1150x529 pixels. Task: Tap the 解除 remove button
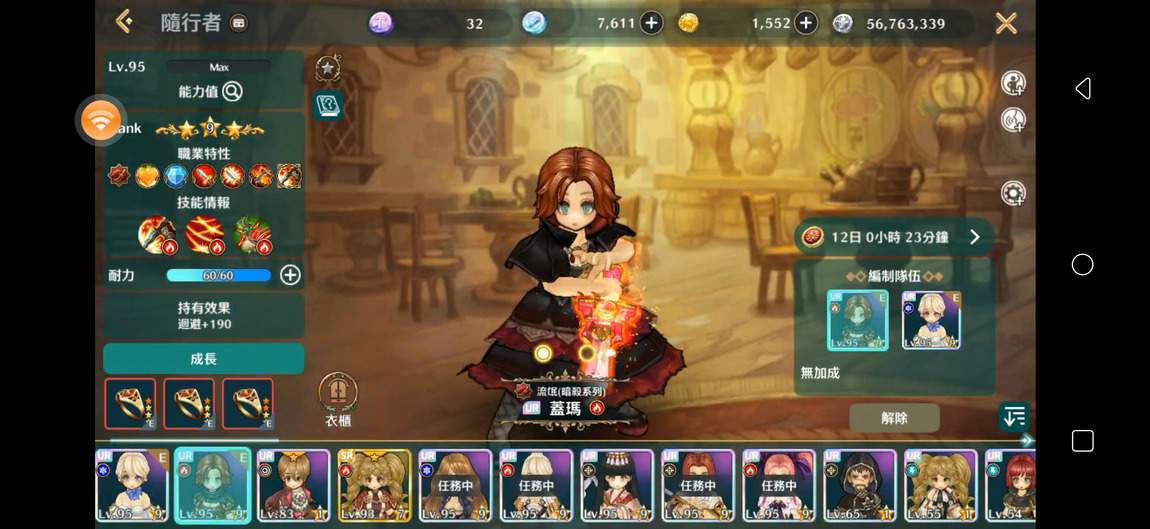pos(894,418)
